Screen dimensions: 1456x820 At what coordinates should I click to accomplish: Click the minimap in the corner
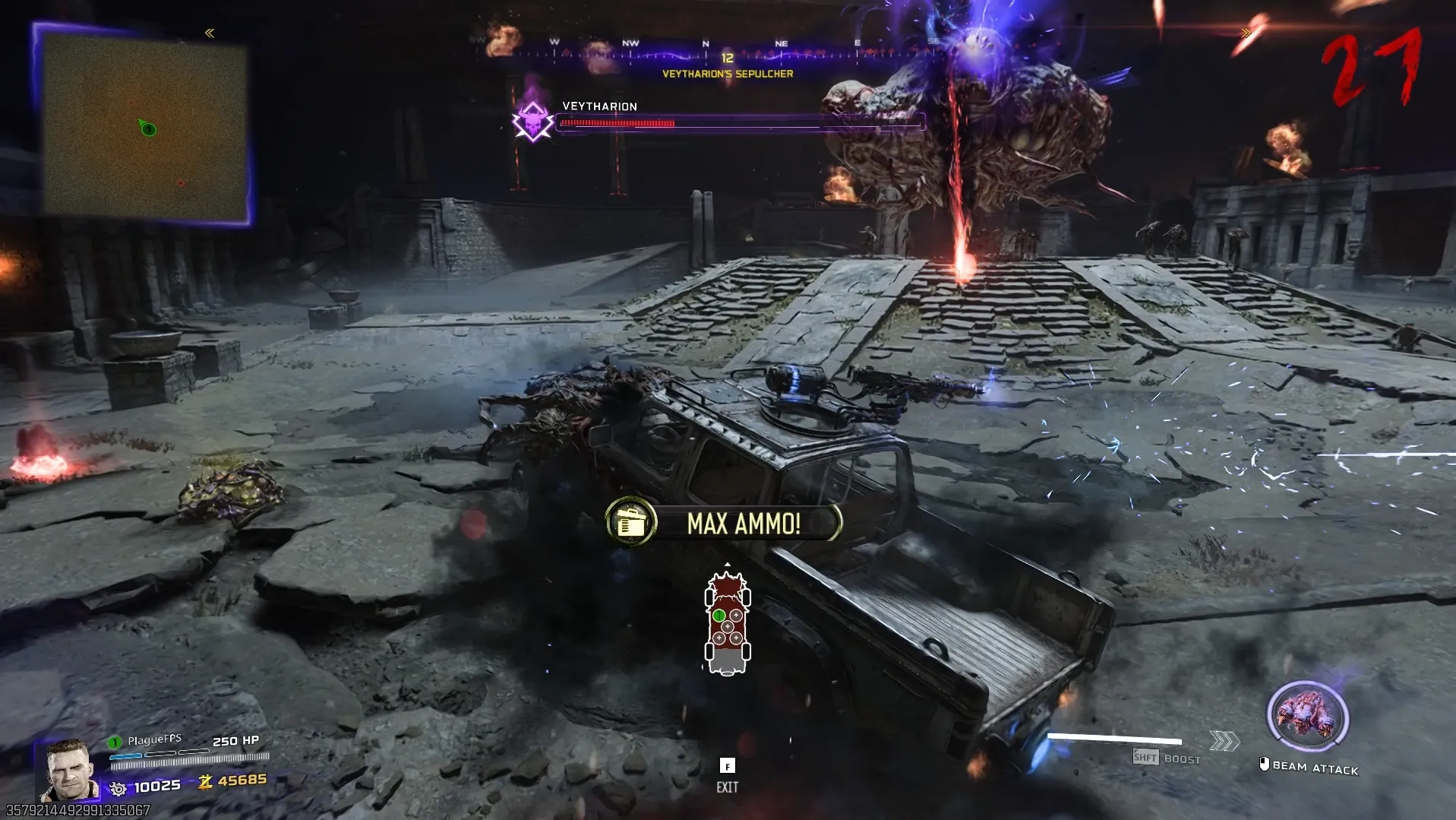pyautogui.click(x=144, y=125)
